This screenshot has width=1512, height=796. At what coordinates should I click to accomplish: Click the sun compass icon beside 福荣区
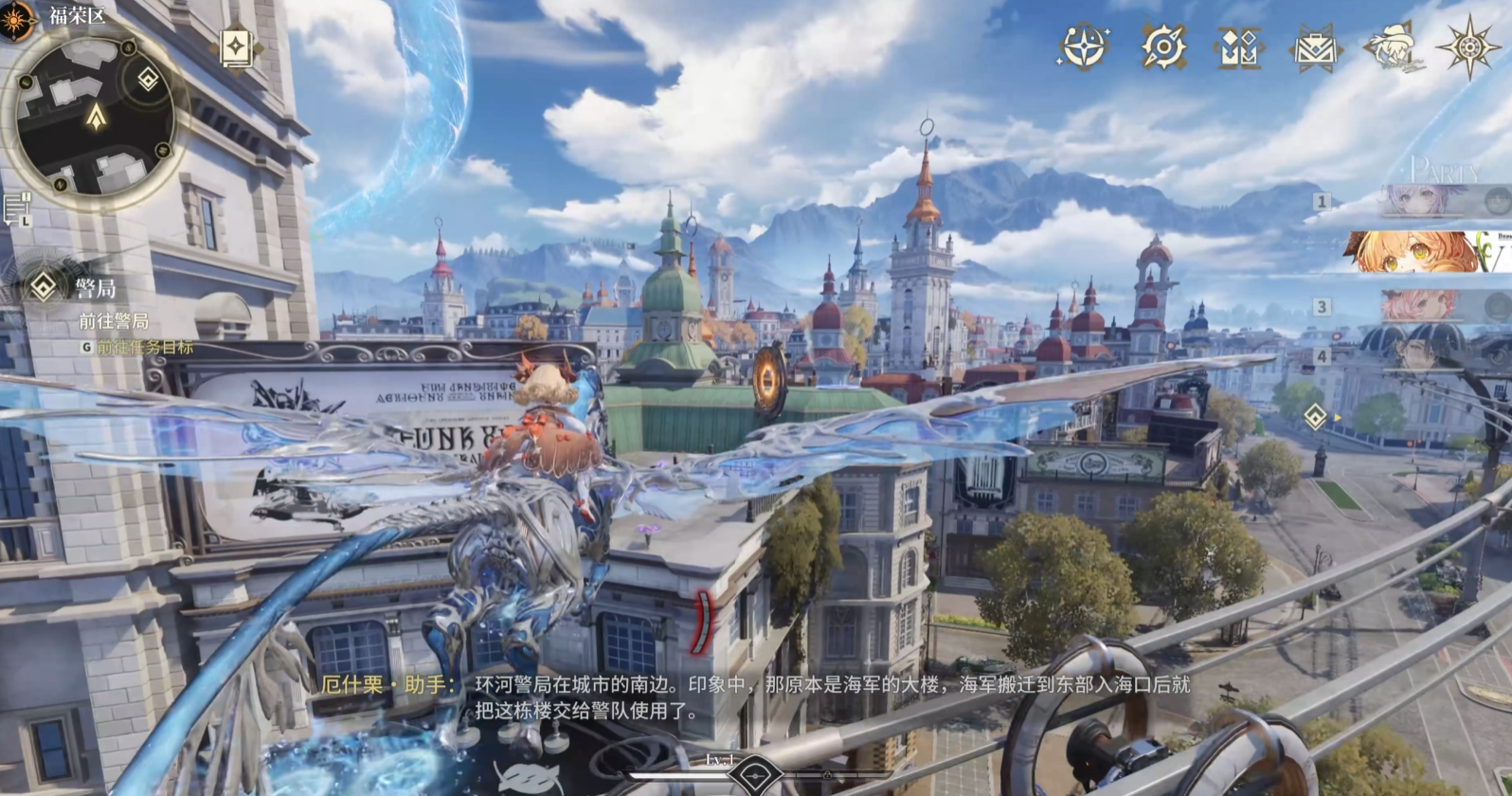[x=17, y=20]
